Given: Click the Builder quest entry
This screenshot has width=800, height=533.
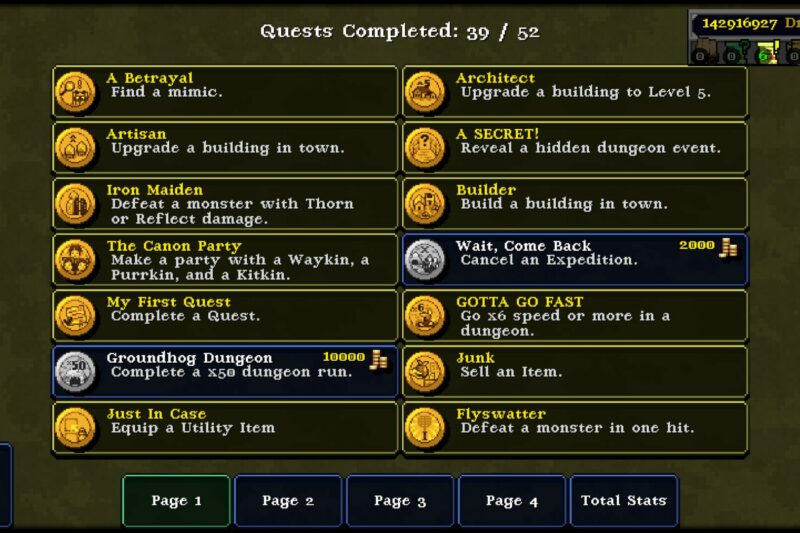Looking at the screenshot, I should click(x=575, y=204).
